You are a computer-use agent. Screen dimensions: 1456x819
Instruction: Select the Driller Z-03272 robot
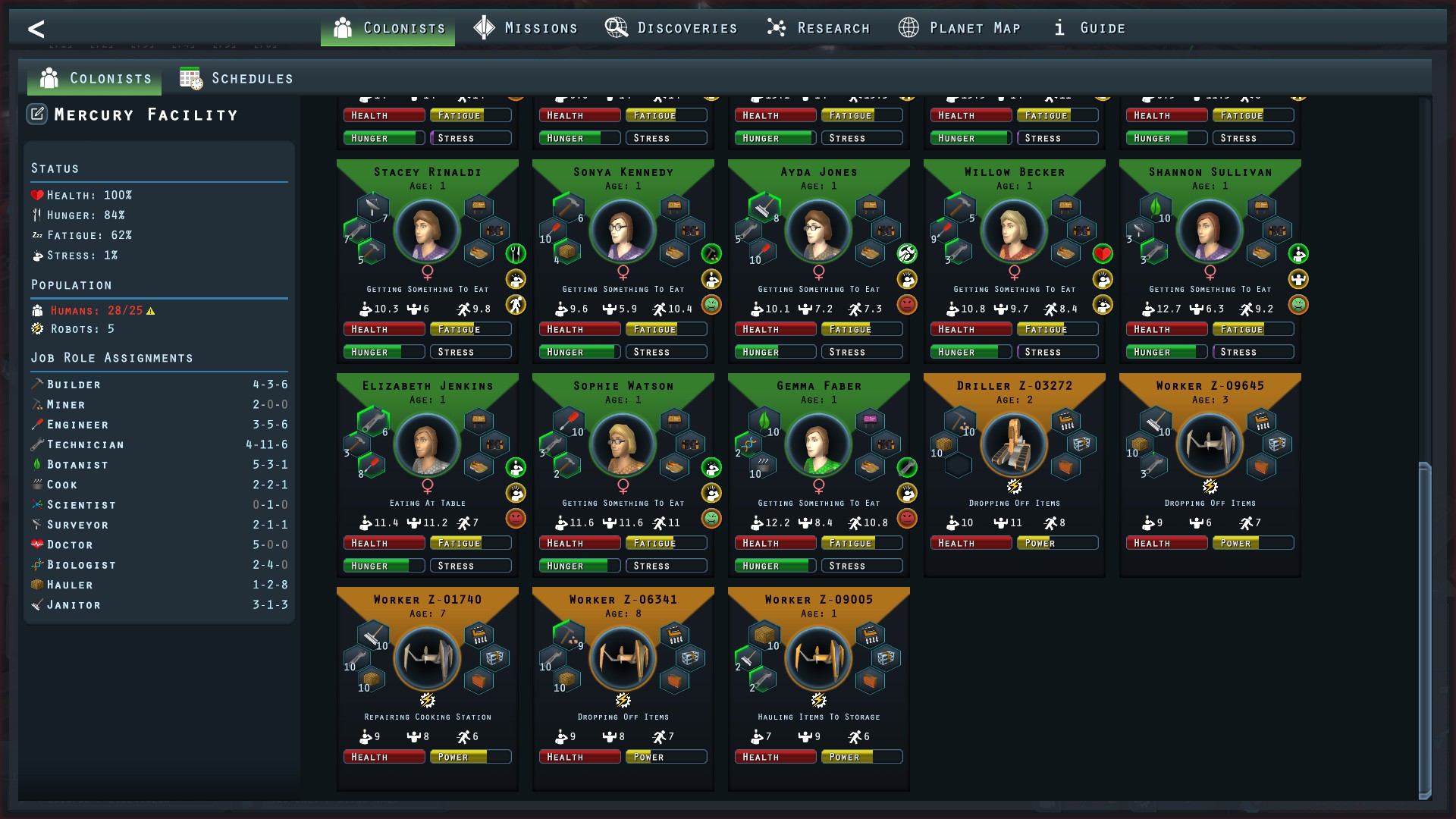point(1014,445)
